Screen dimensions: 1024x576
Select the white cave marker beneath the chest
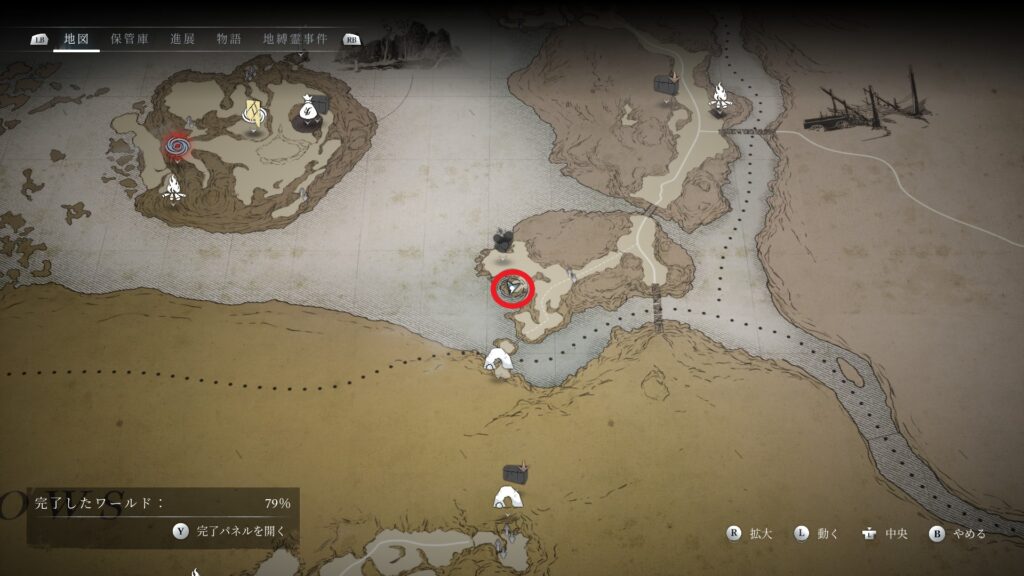point(509,498)
